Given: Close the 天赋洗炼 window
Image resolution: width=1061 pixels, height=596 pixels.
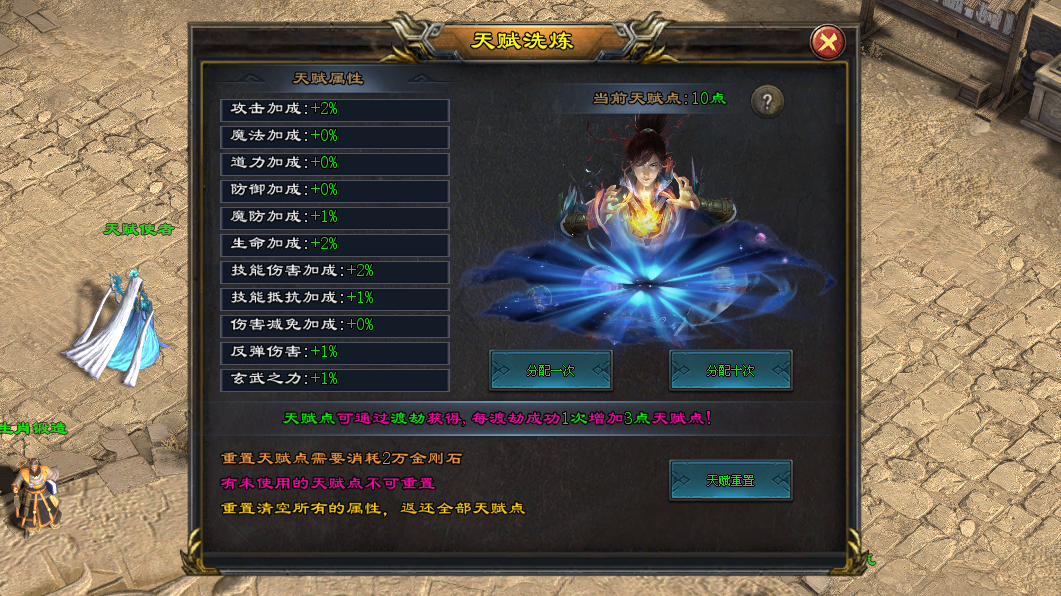Looking at the screenshot, I should pos(827,42).
